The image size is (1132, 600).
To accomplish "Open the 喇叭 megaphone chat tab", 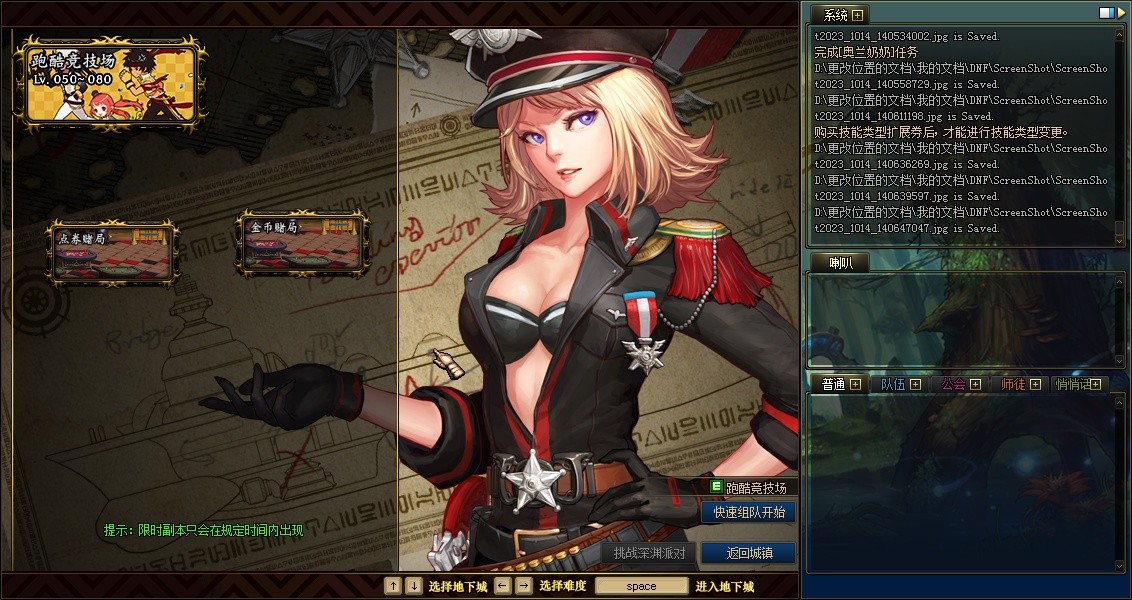I will coord(831,262).
